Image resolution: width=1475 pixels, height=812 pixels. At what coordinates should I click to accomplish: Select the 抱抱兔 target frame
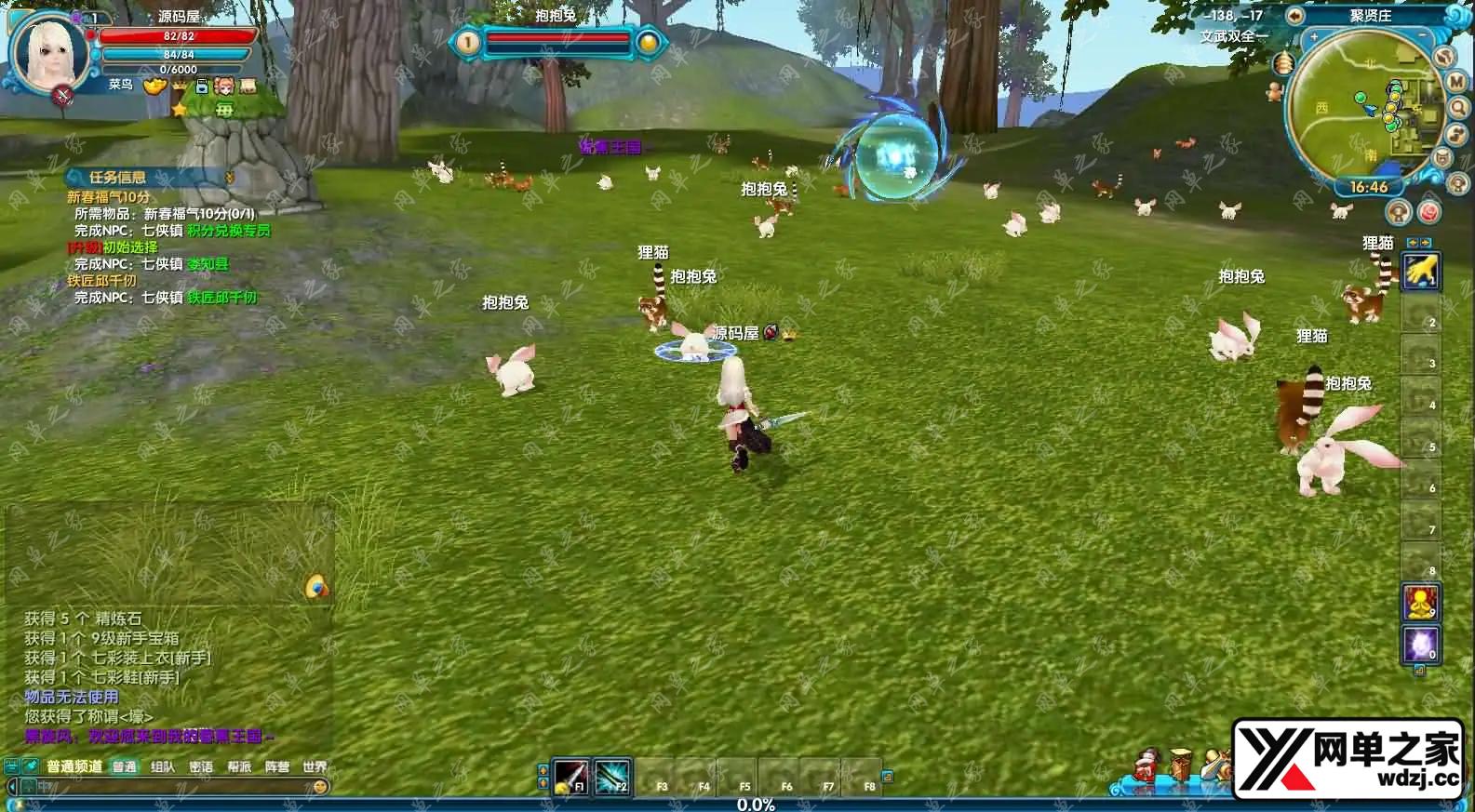pyautogui.click(x=556, y=41)
